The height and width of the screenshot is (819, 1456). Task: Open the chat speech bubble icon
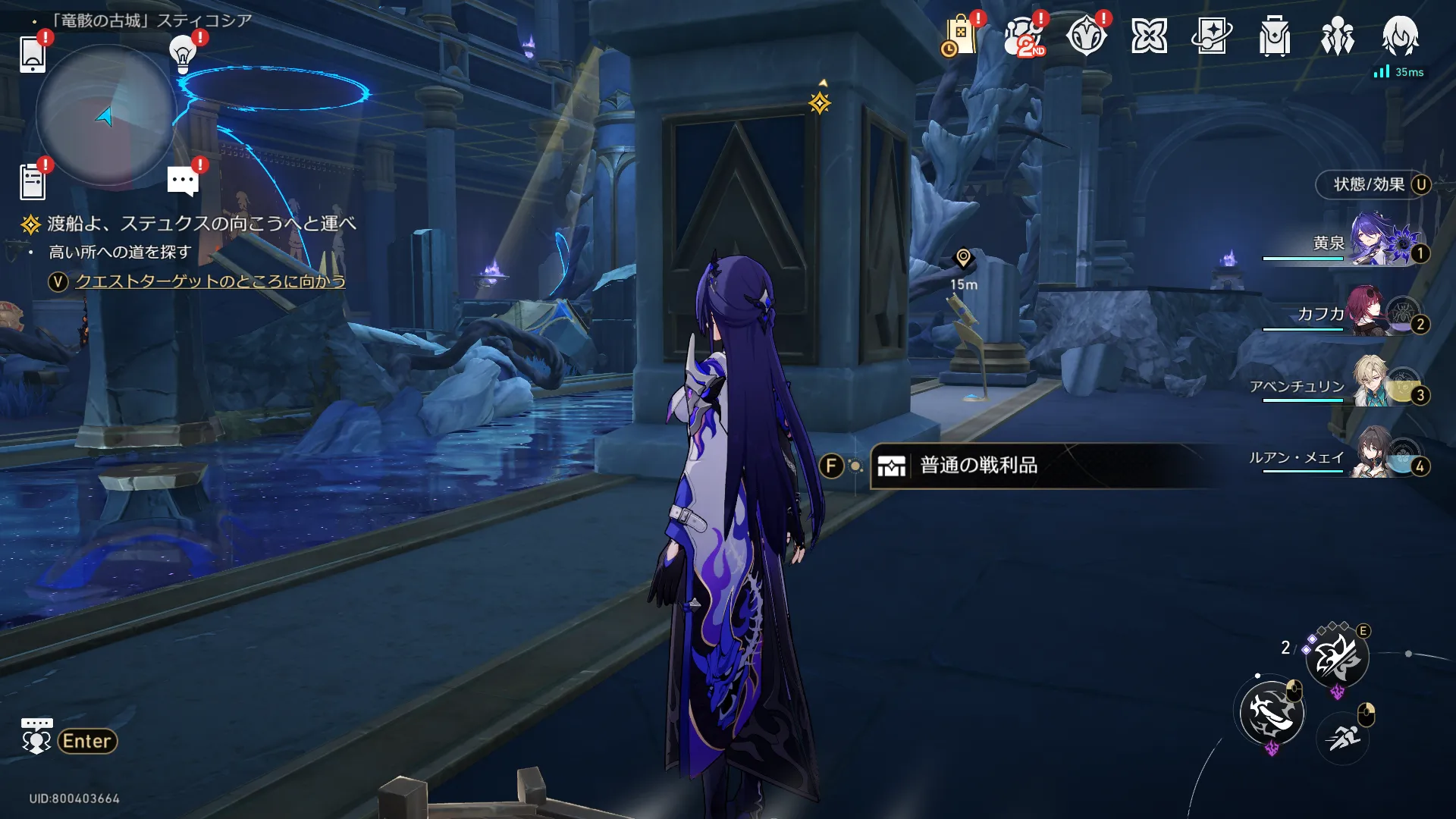tap(183, 182)
